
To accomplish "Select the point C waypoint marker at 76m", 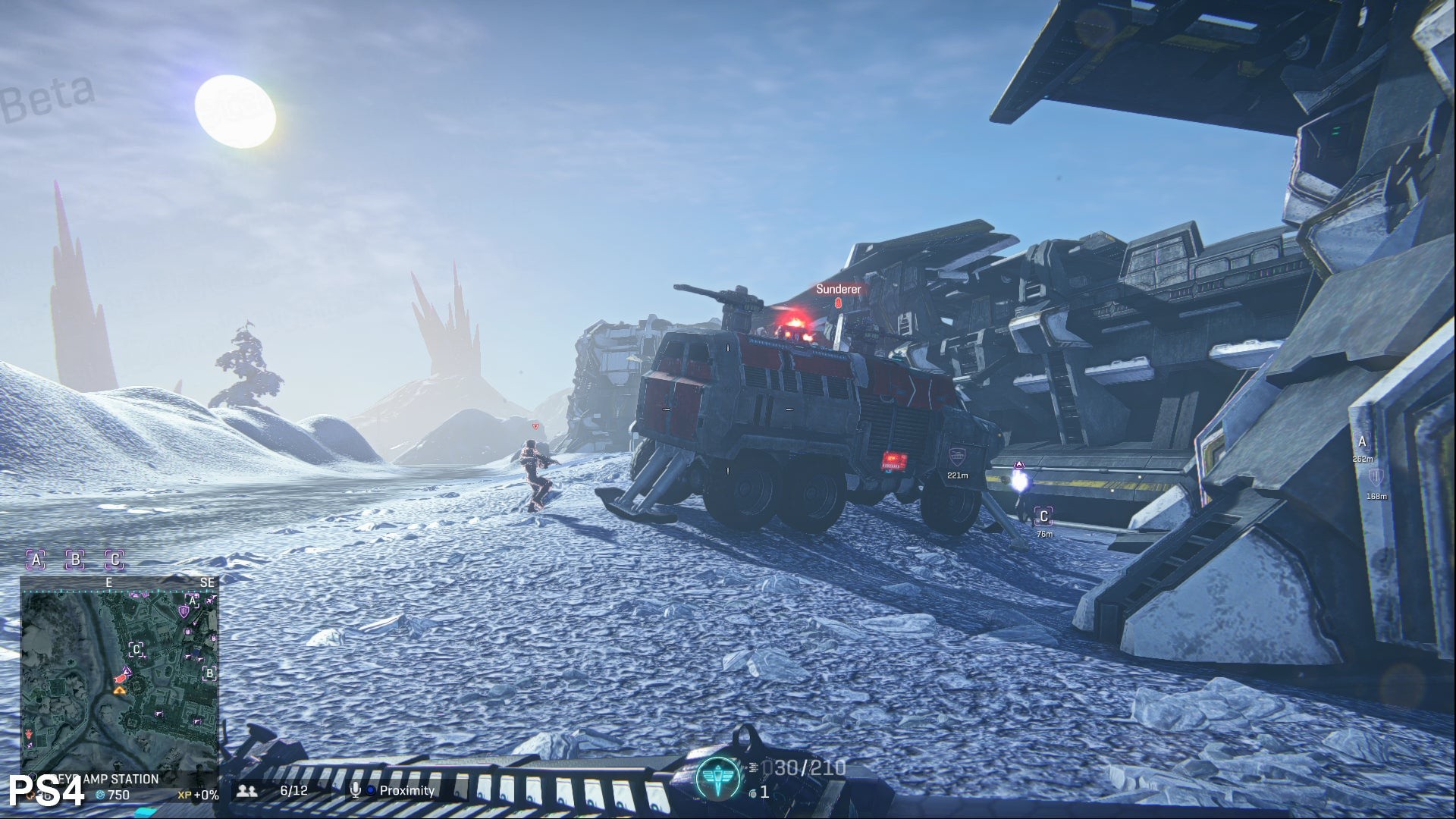I will [1043, 517].
